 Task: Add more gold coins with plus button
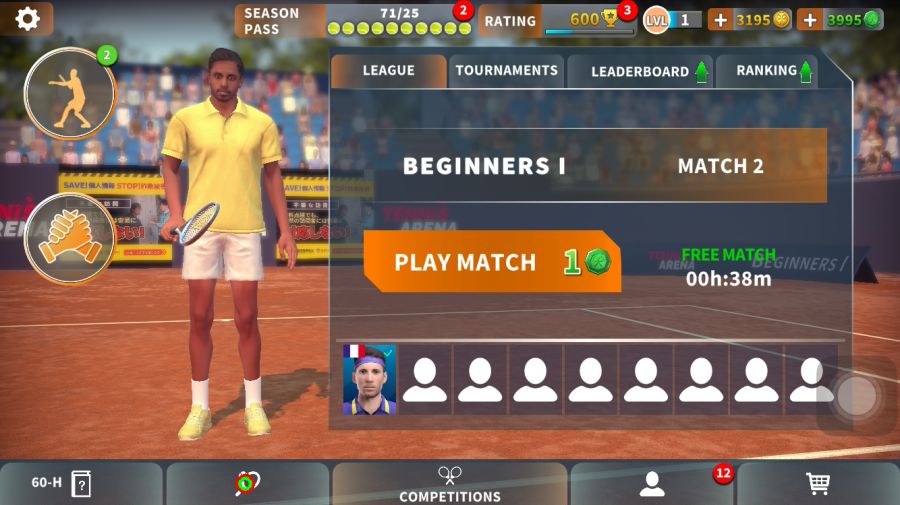click(x=720, y=20)
